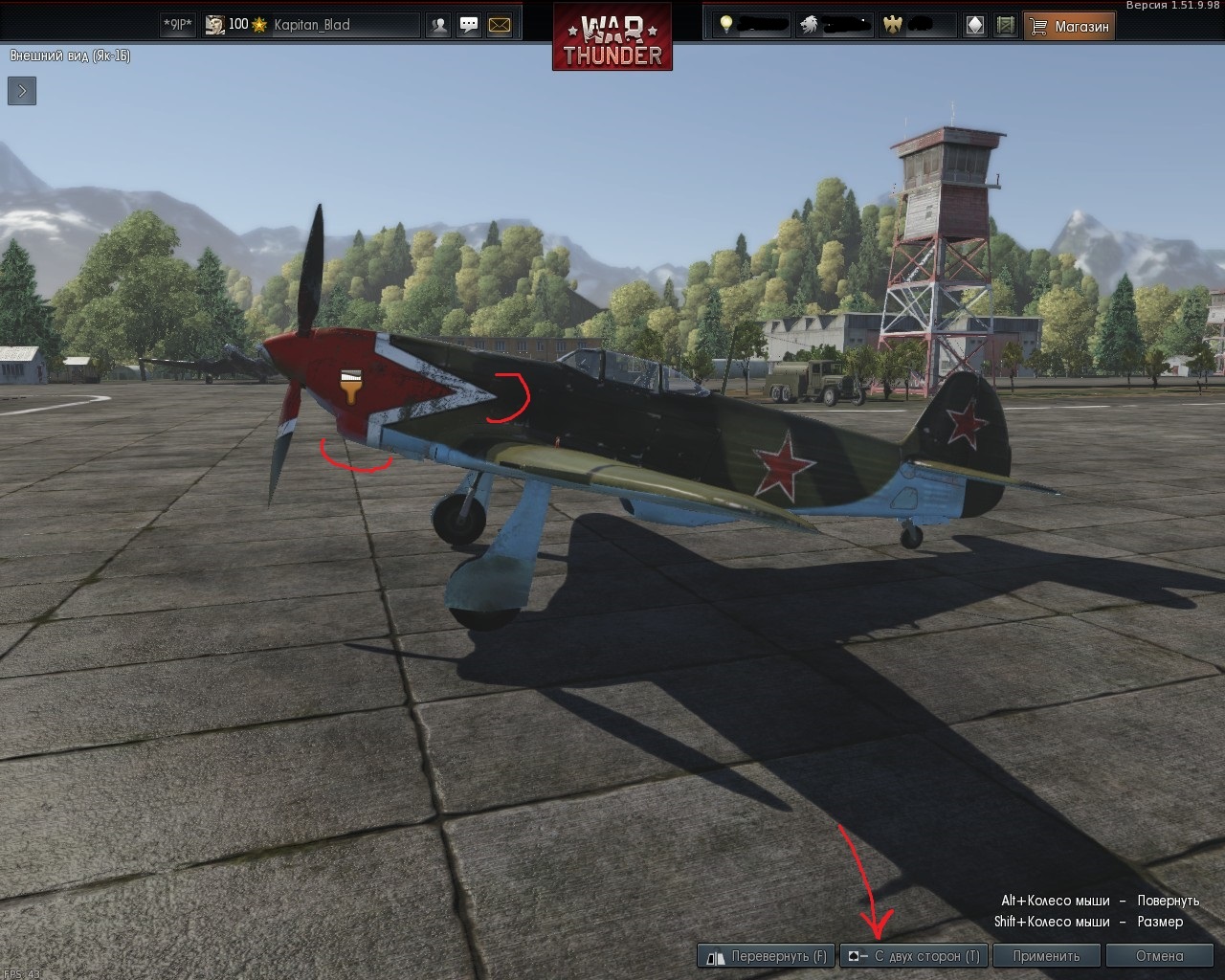Open the chat speech bubble
The image size is (1225, 980).
469,26
